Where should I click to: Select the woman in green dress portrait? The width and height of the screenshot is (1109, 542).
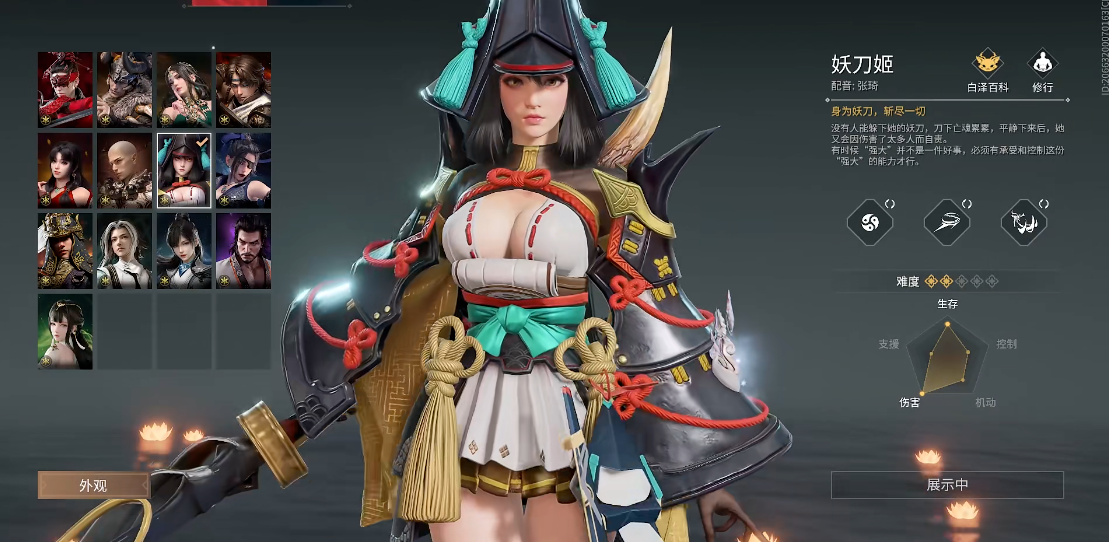click(x=184, y=90)
